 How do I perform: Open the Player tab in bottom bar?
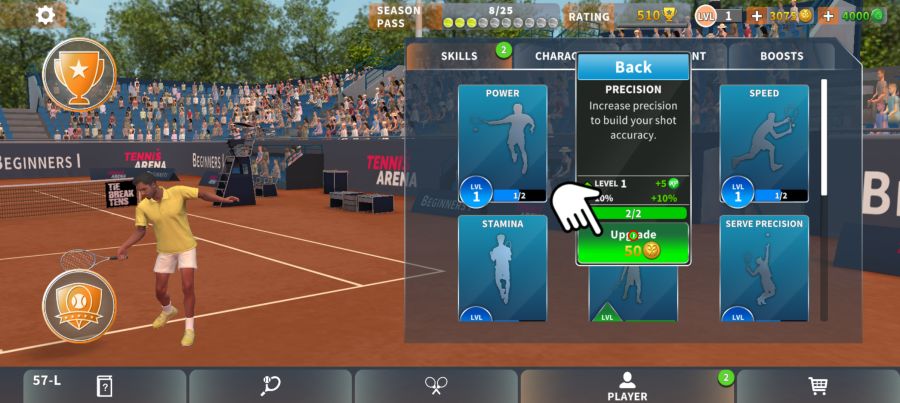pyautogui.click(x=627, y=386)
